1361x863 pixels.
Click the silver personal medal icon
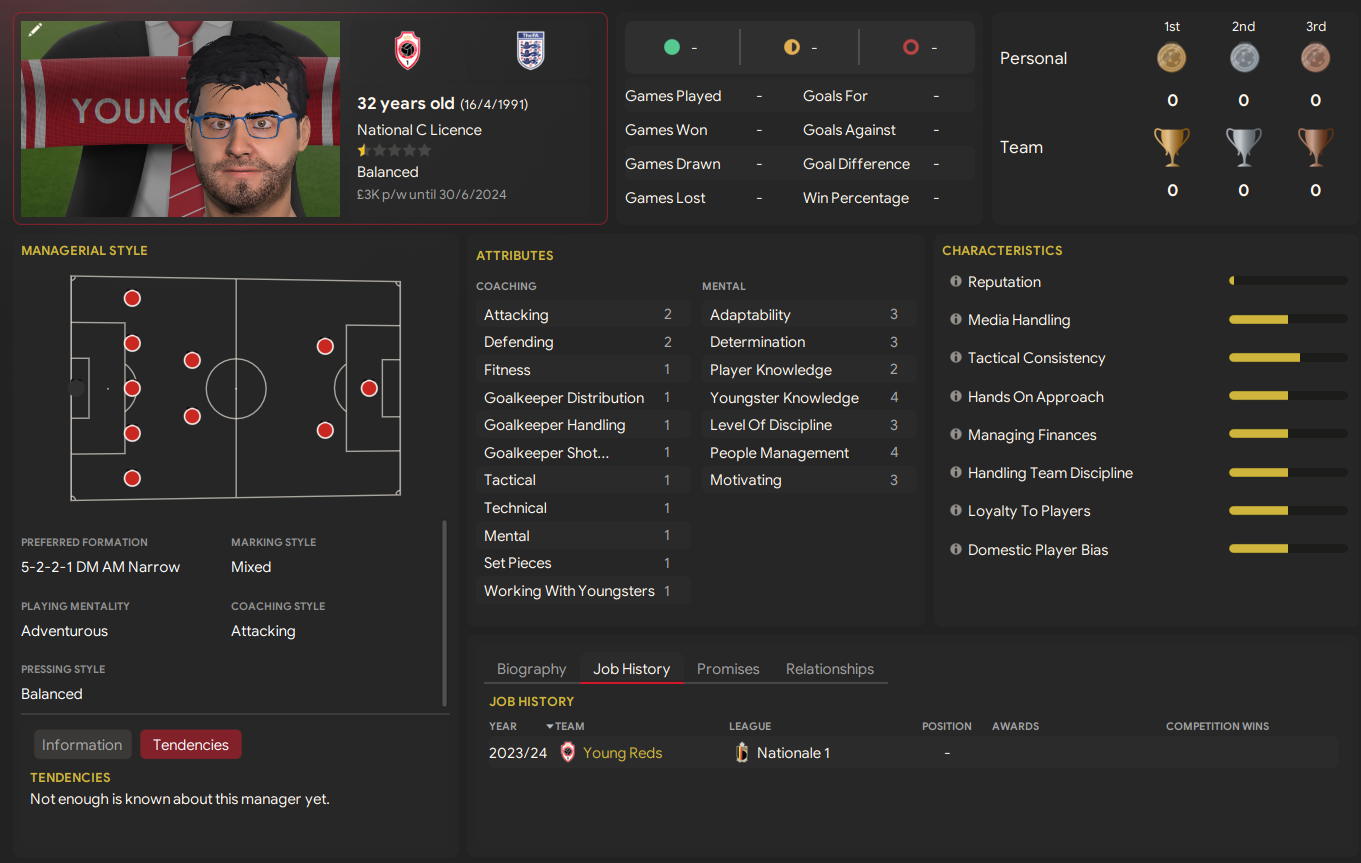1243,57
